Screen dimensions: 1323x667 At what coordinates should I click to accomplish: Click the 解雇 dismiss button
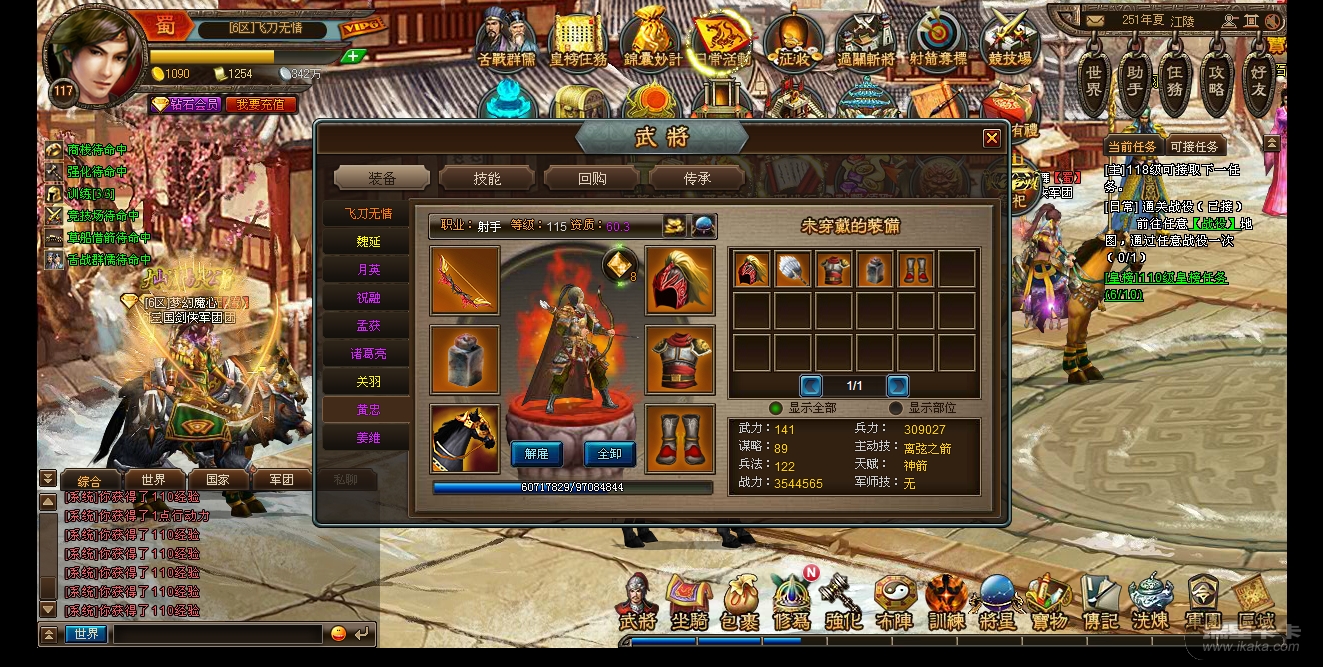(536, 453)
